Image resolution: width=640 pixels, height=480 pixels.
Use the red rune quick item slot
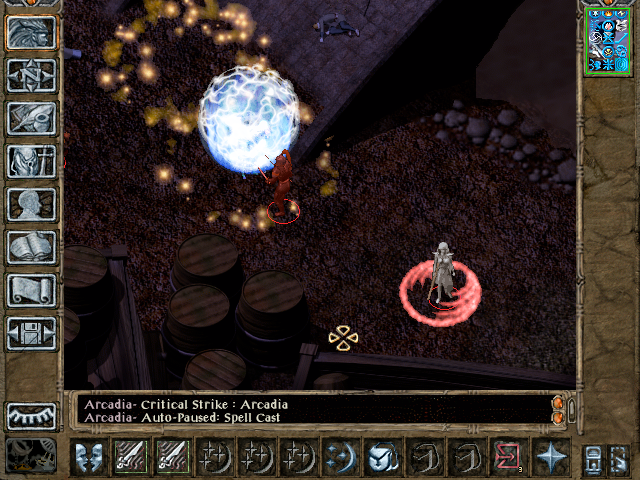pyautogui.click(x=507, y=457)
